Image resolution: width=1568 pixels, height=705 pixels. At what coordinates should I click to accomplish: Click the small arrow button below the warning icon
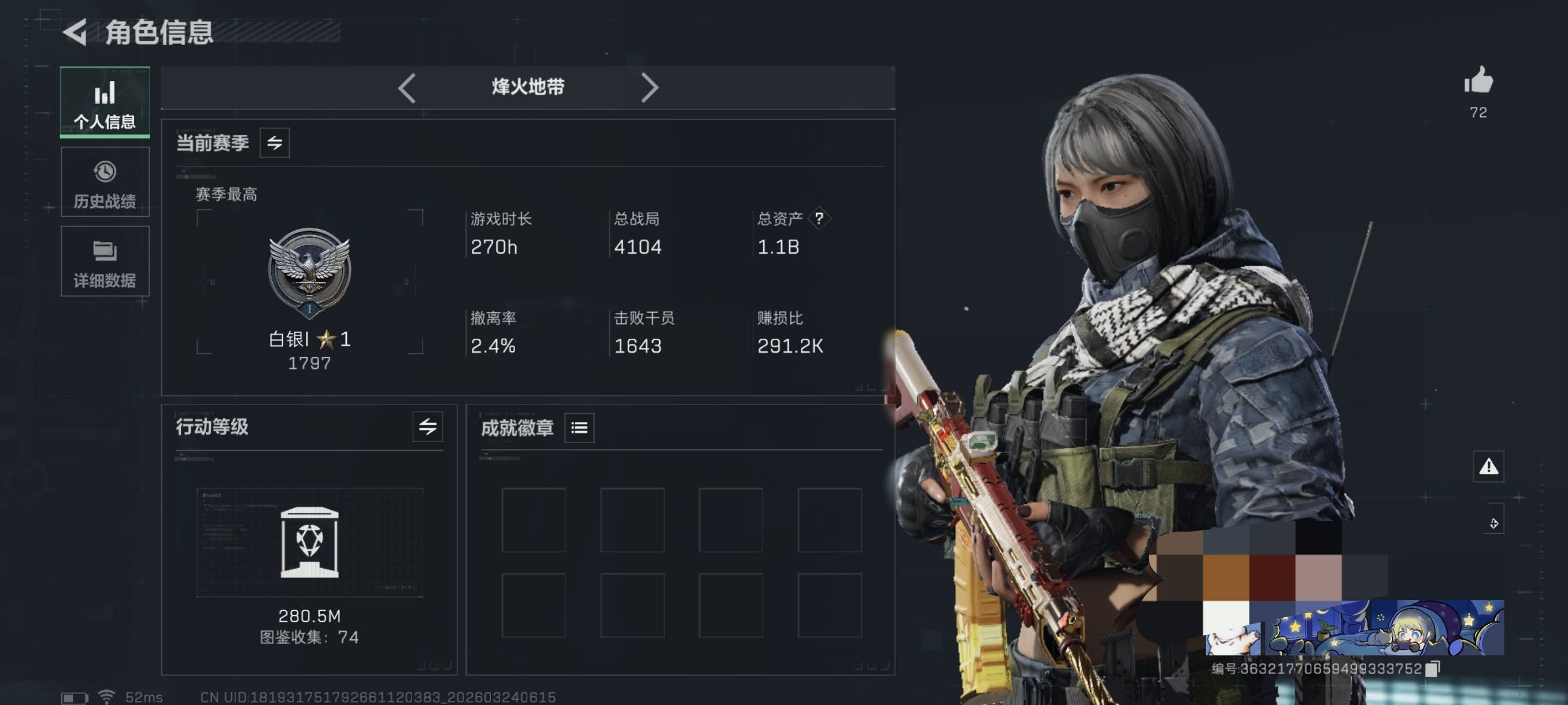[1494, 523]
